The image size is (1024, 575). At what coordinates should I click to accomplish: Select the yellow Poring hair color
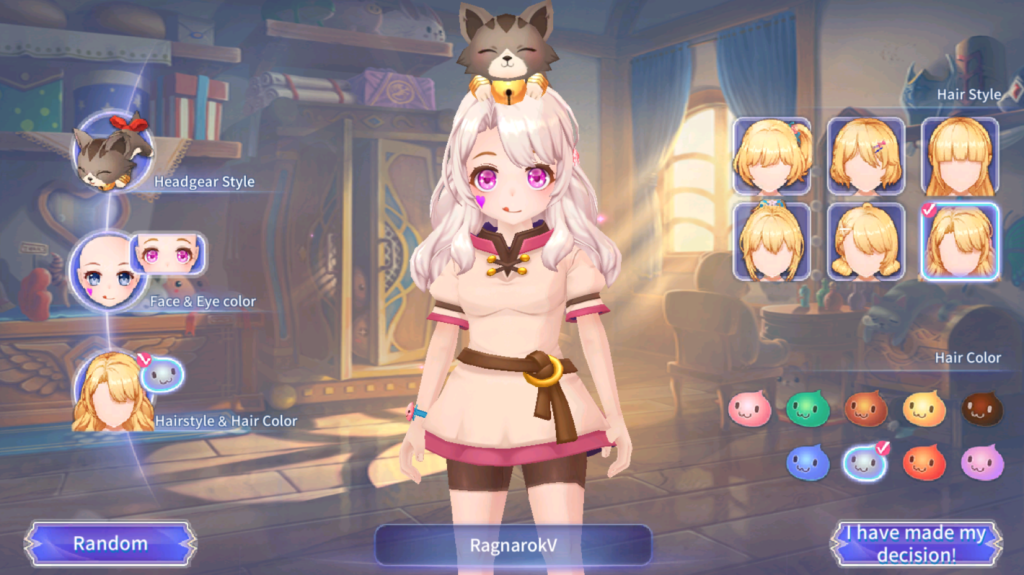click(924, 409)
